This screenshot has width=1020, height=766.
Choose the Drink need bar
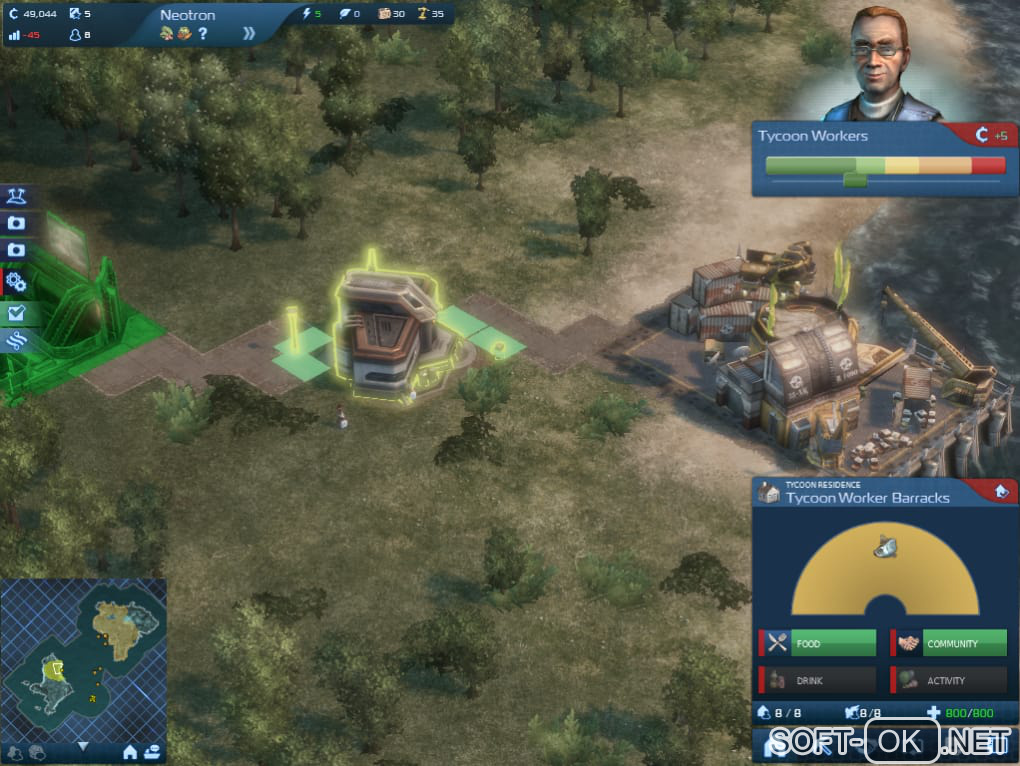tap(818, 680)
